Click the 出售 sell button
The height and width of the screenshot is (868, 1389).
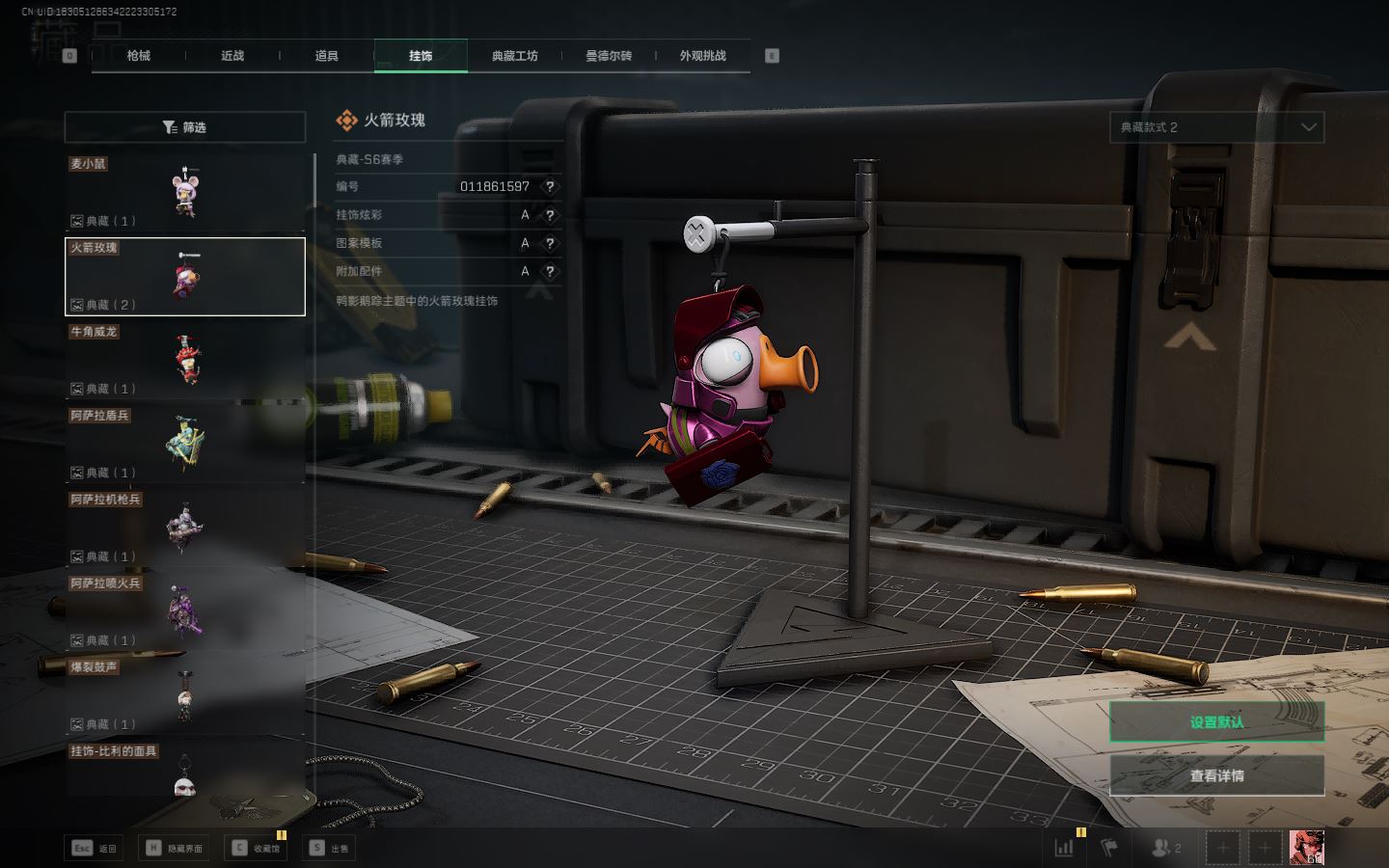329,849
